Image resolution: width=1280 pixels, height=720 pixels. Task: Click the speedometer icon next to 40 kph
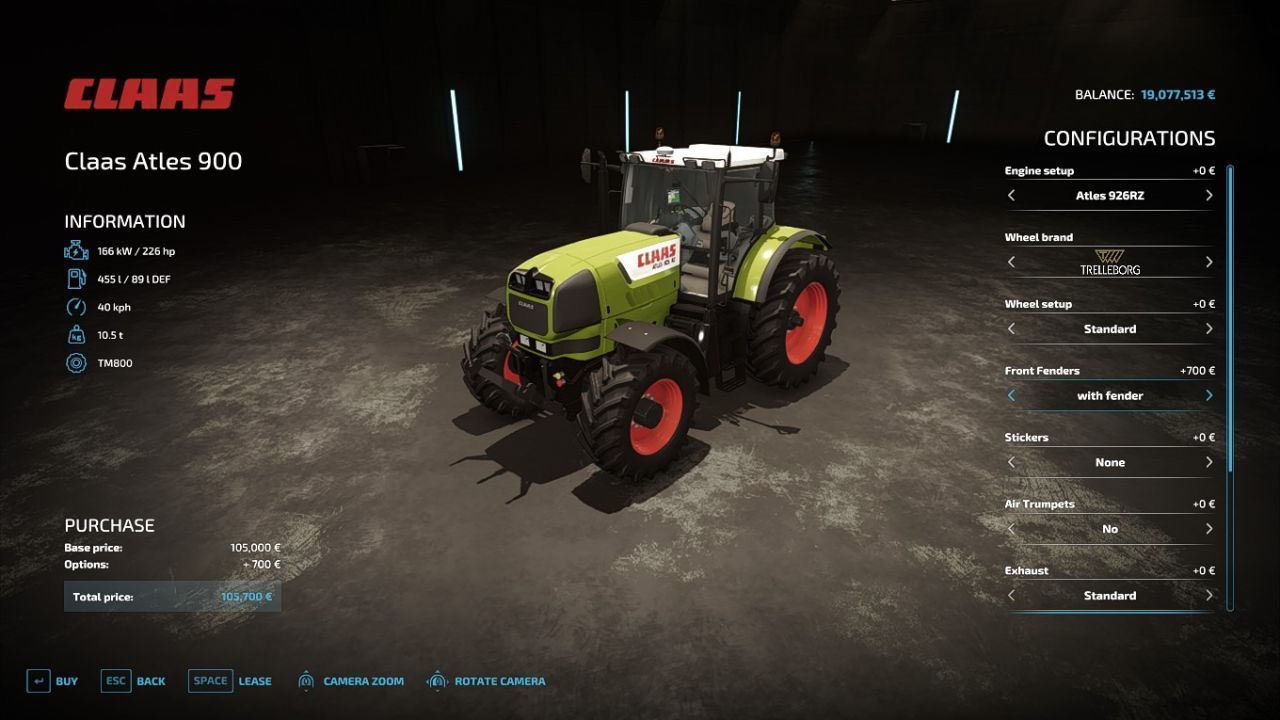pyautogui.click(x=75, y=307)
